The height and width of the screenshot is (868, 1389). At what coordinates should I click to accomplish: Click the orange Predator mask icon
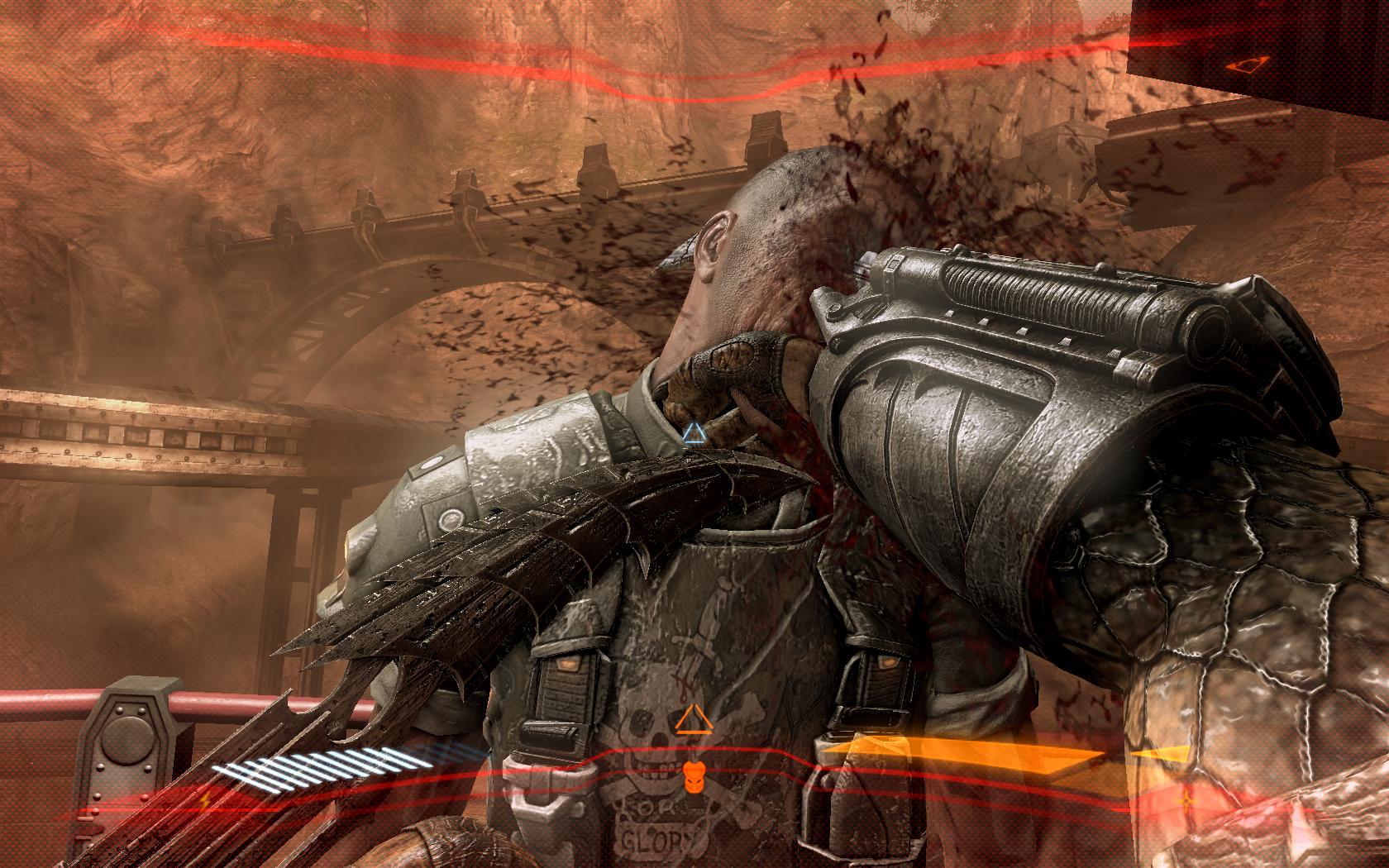[691, 774]
